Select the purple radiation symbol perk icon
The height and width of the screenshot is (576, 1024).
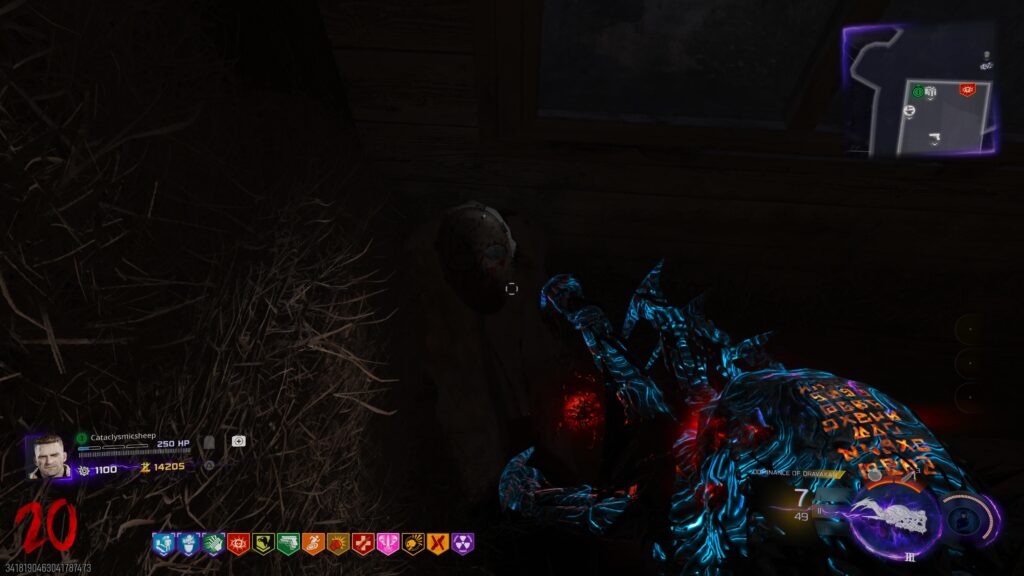[x=463, y=543]
